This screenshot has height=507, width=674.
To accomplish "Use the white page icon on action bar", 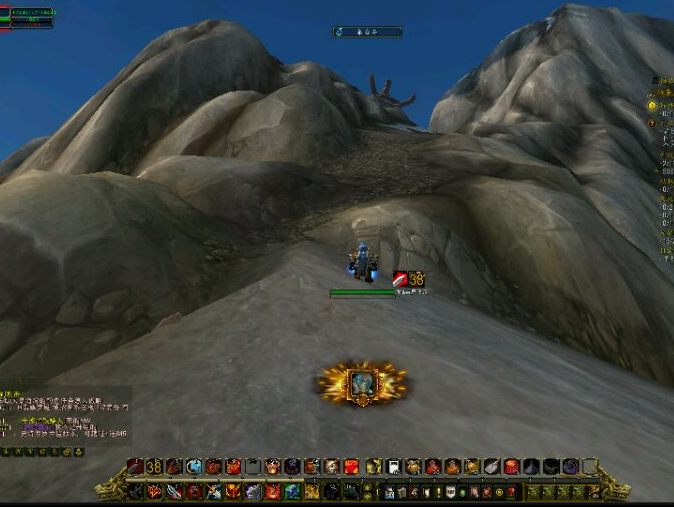I will point(393,467).
